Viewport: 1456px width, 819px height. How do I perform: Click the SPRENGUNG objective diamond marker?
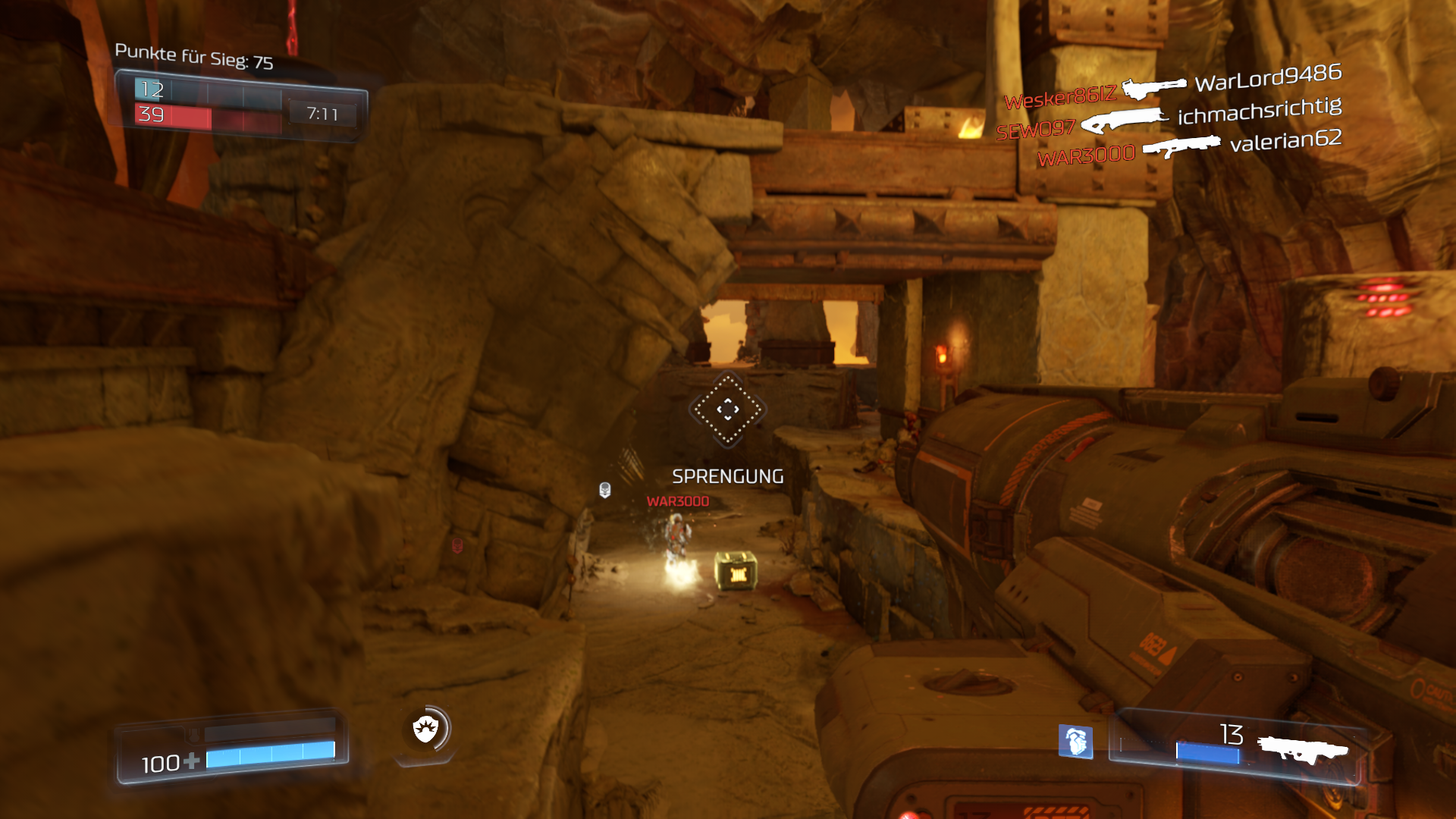[727, 409]
